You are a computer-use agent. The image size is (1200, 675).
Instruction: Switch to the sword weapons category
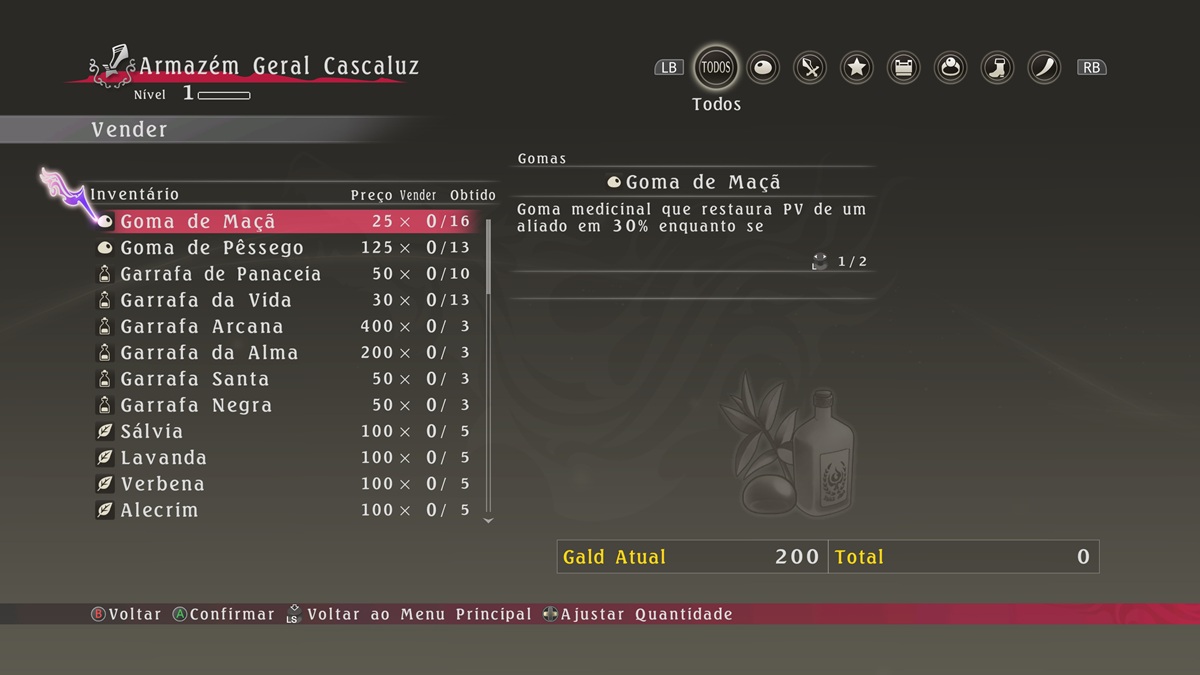(810, 68)
